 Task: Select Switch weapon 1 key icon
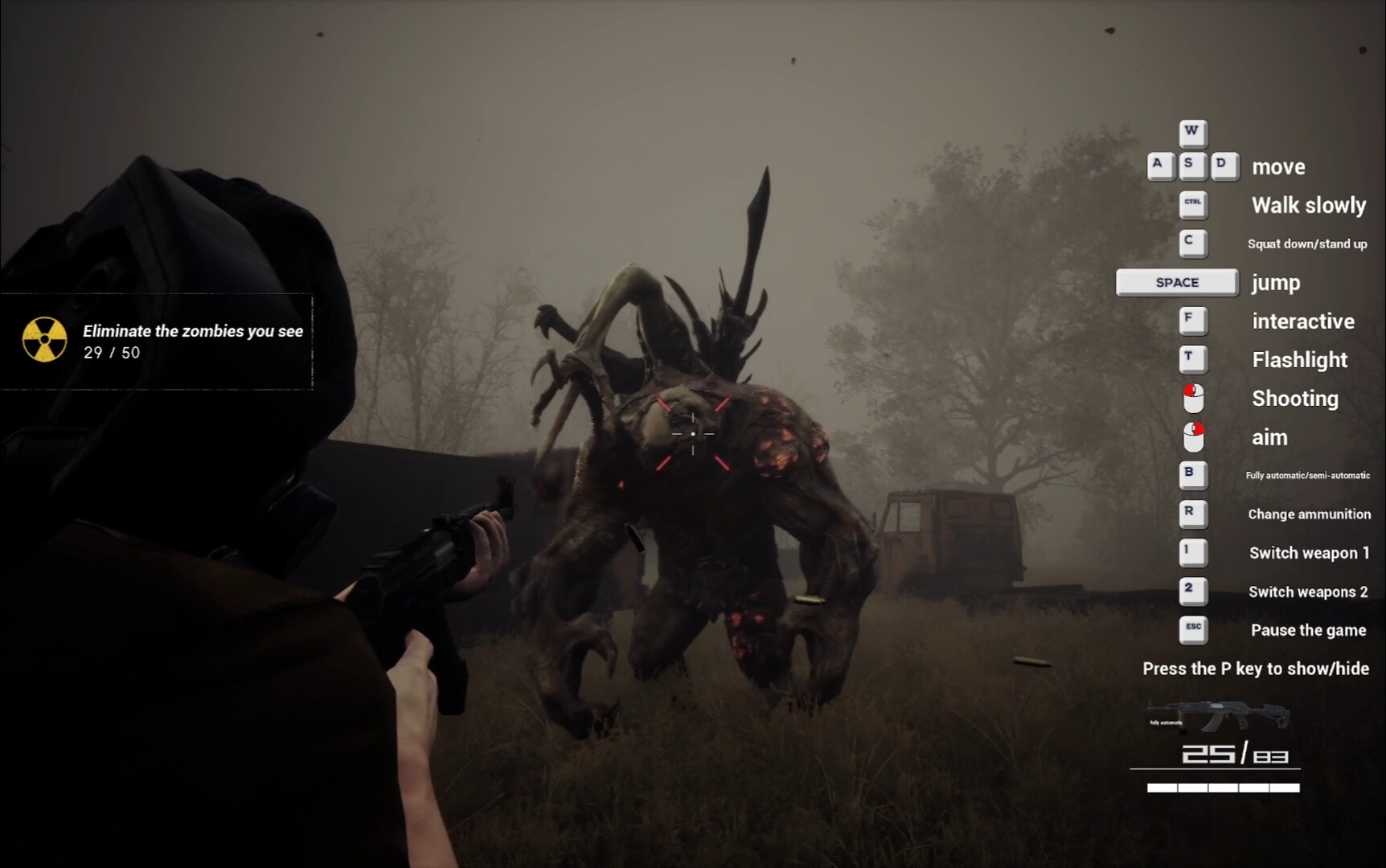[1193, 553]
